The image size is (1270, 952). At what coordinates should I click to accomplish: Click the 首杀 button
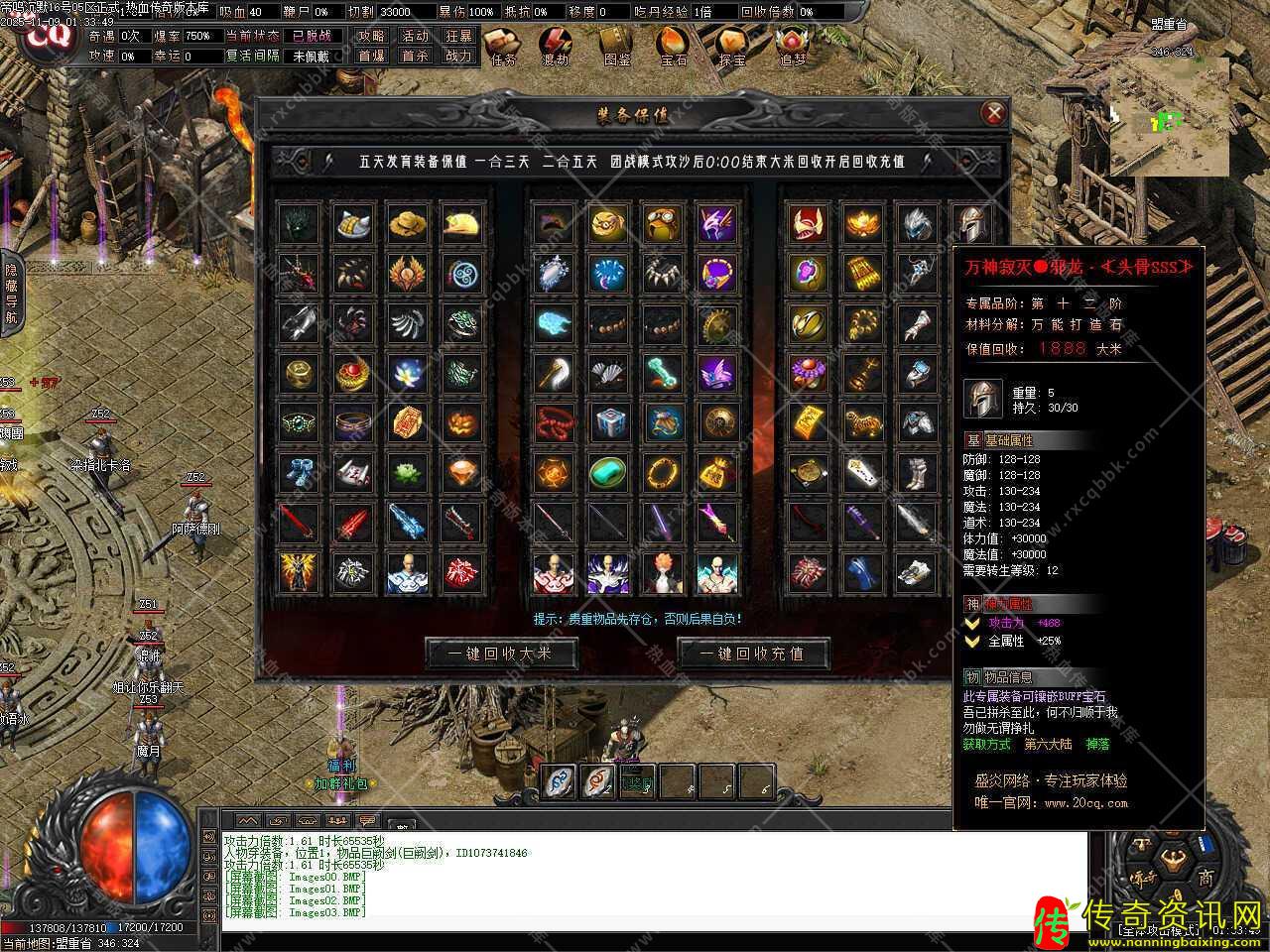coord(415,57)
